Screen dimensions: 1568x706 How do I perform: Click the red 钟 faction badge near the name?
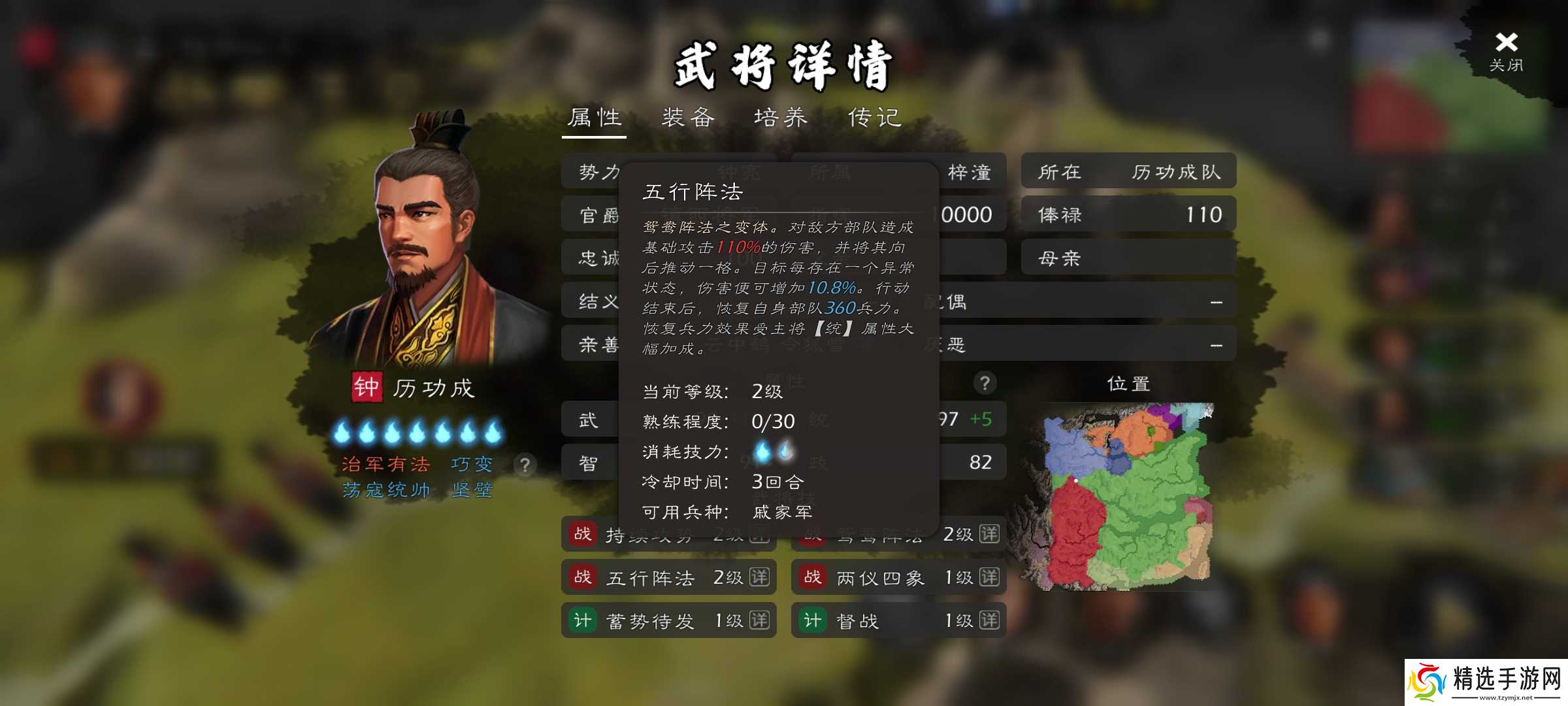click(x=368, y=387)
